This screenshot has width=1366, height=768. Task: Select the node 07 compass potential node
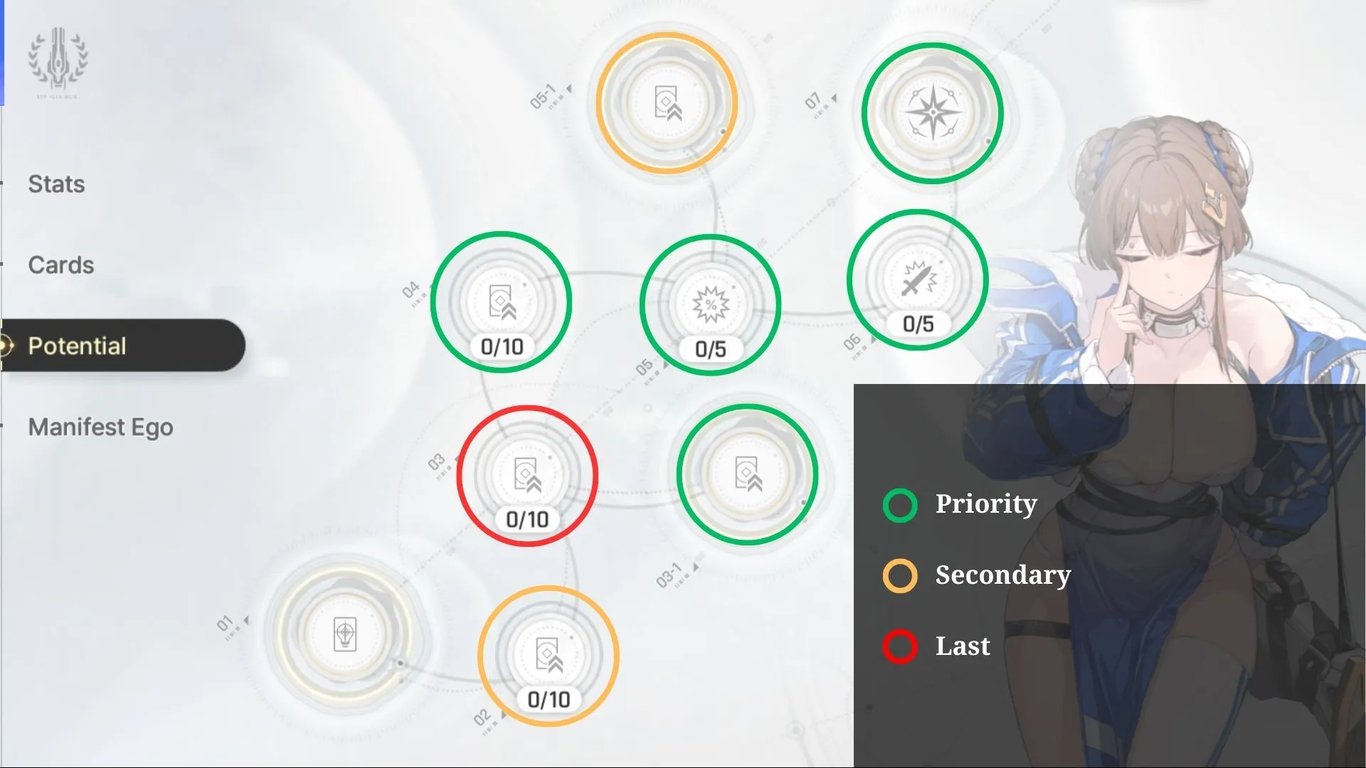(x=932, y=113)
